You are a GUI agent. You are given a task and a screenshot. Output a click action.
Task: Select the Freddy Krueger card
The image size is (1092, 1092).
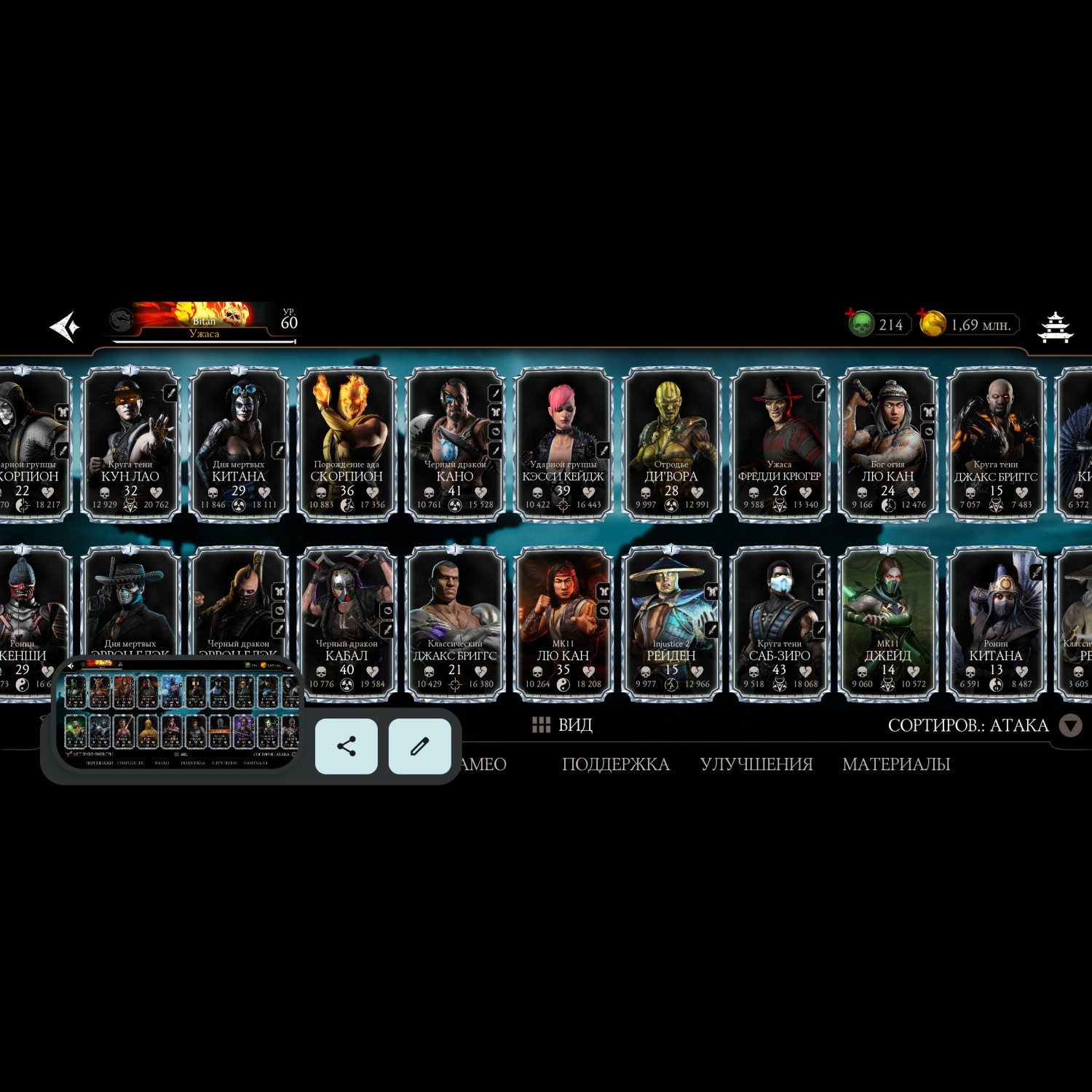click(x=779, y=444)
